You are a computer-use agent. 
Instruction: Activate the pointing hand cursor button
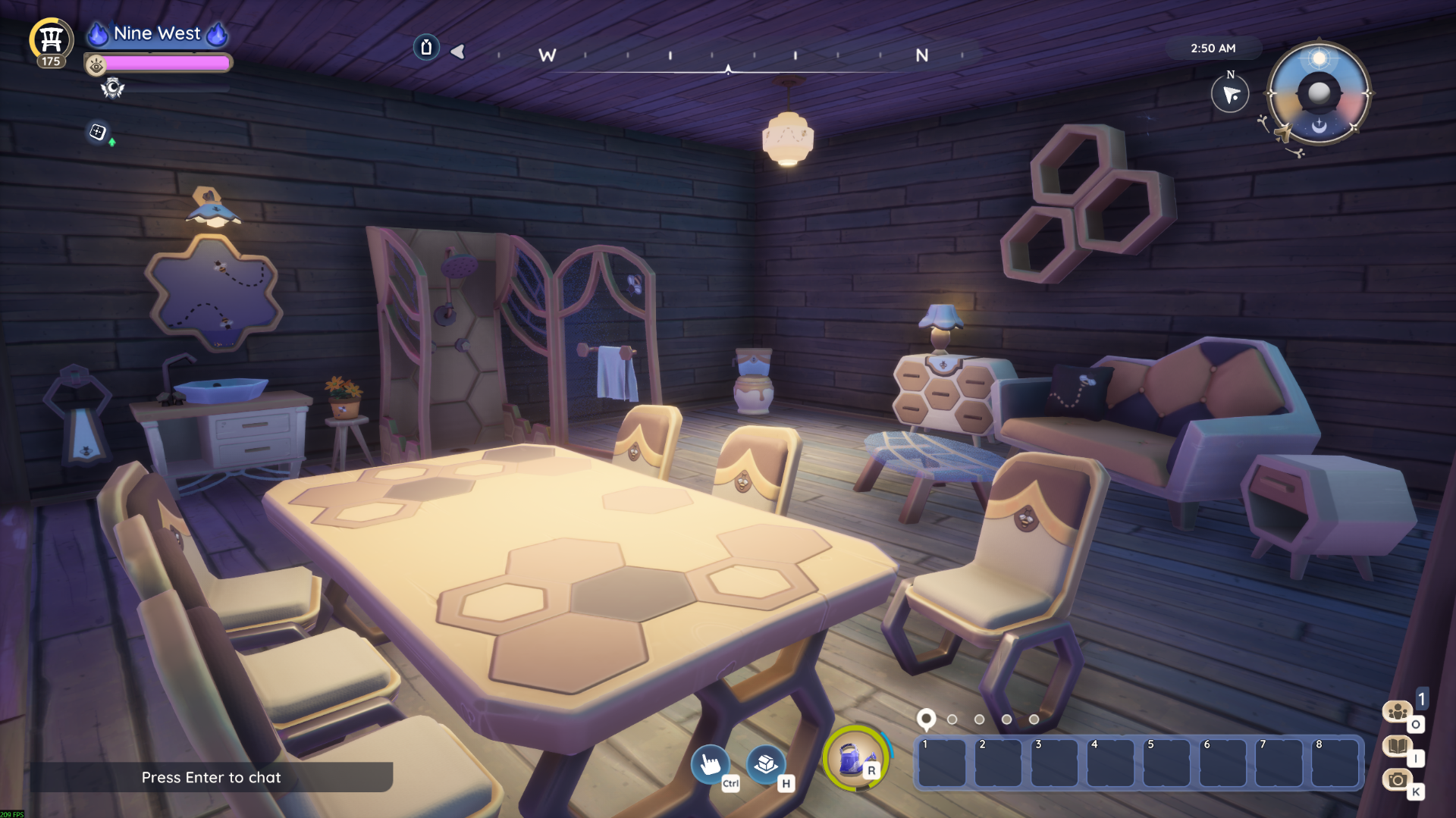point(710,763)
